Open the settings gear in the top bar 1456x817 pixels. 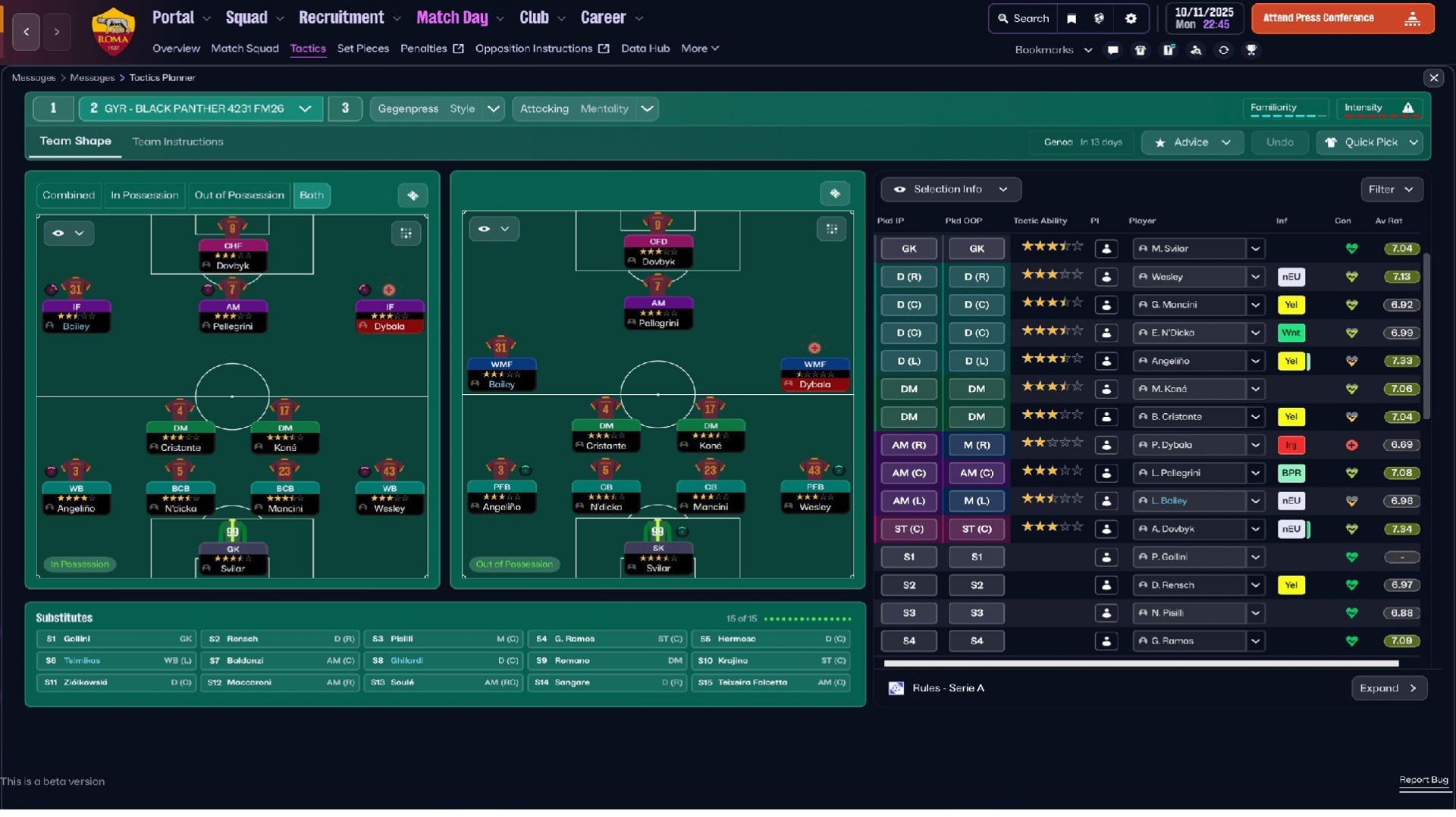[x=1130, y=18]
